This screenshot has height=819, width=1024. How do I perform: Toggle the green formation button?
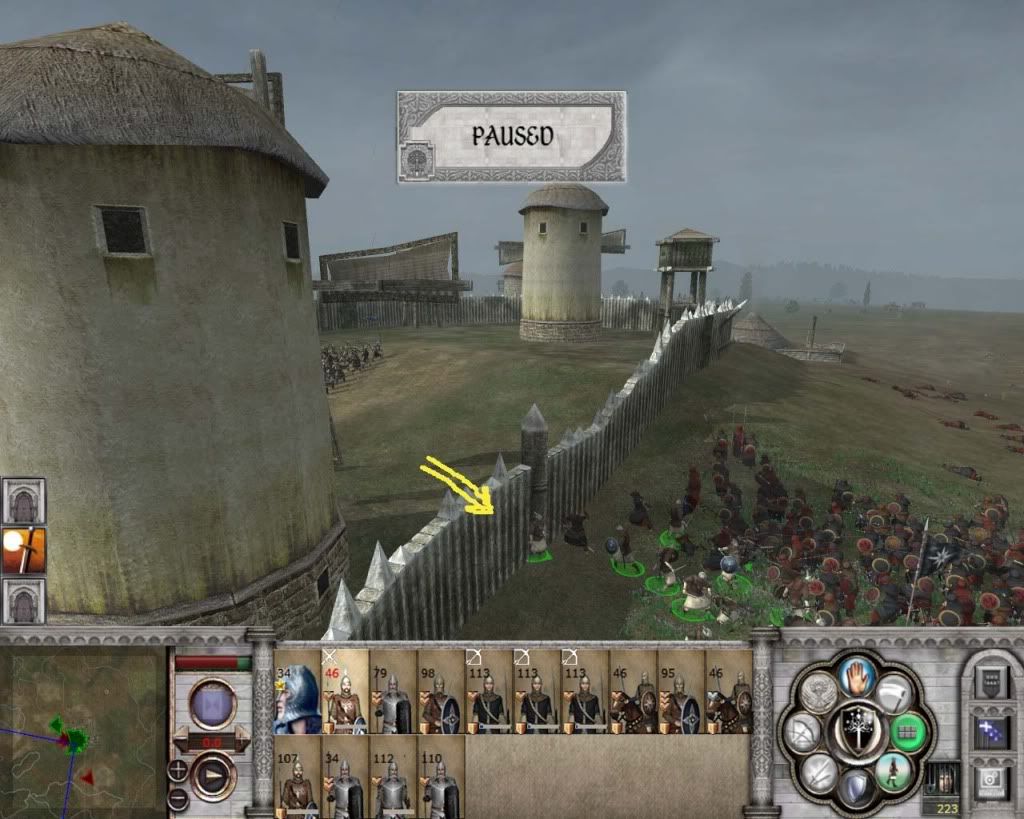908,731
